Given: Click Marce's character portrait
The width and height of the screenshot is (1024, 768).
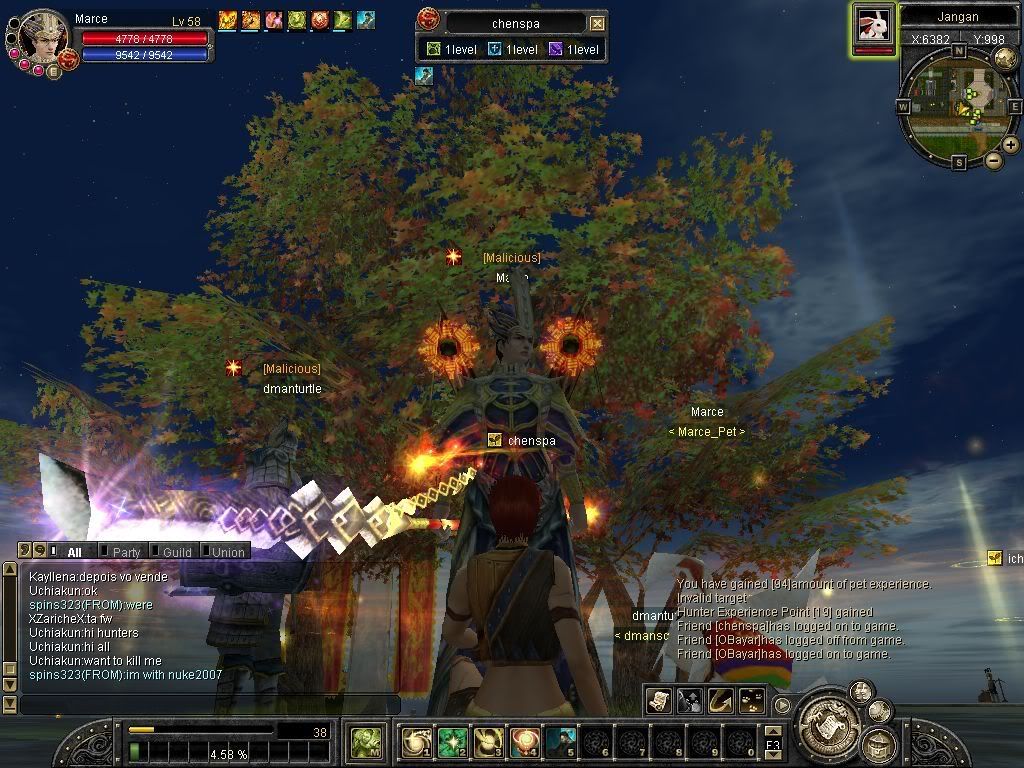Looking at the screenshot, I should tap(43, 37).
